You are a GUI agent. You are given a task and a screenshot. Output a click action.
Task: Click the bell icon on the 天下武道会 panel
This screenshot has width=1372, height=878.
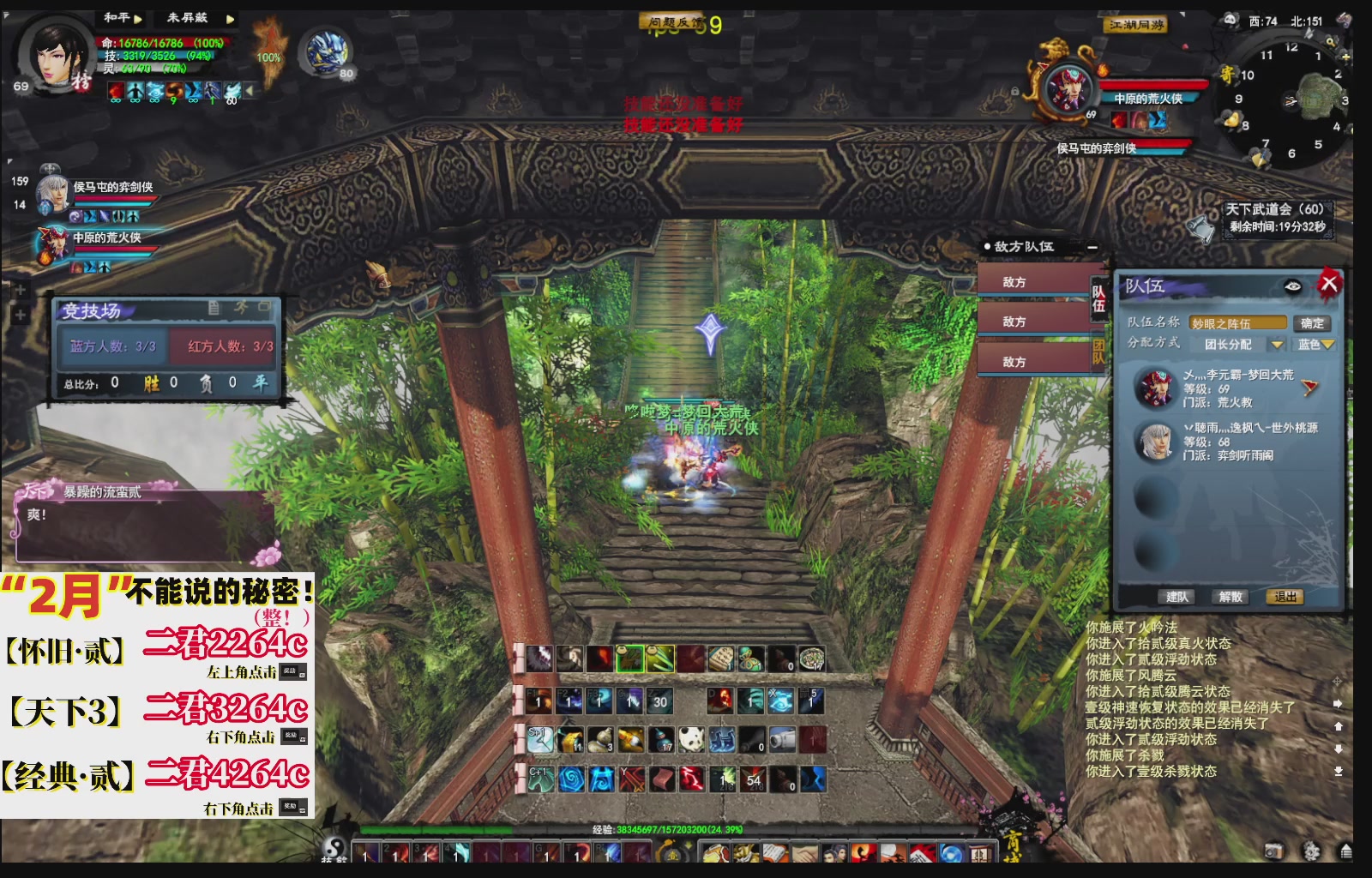click(1200, 230)
